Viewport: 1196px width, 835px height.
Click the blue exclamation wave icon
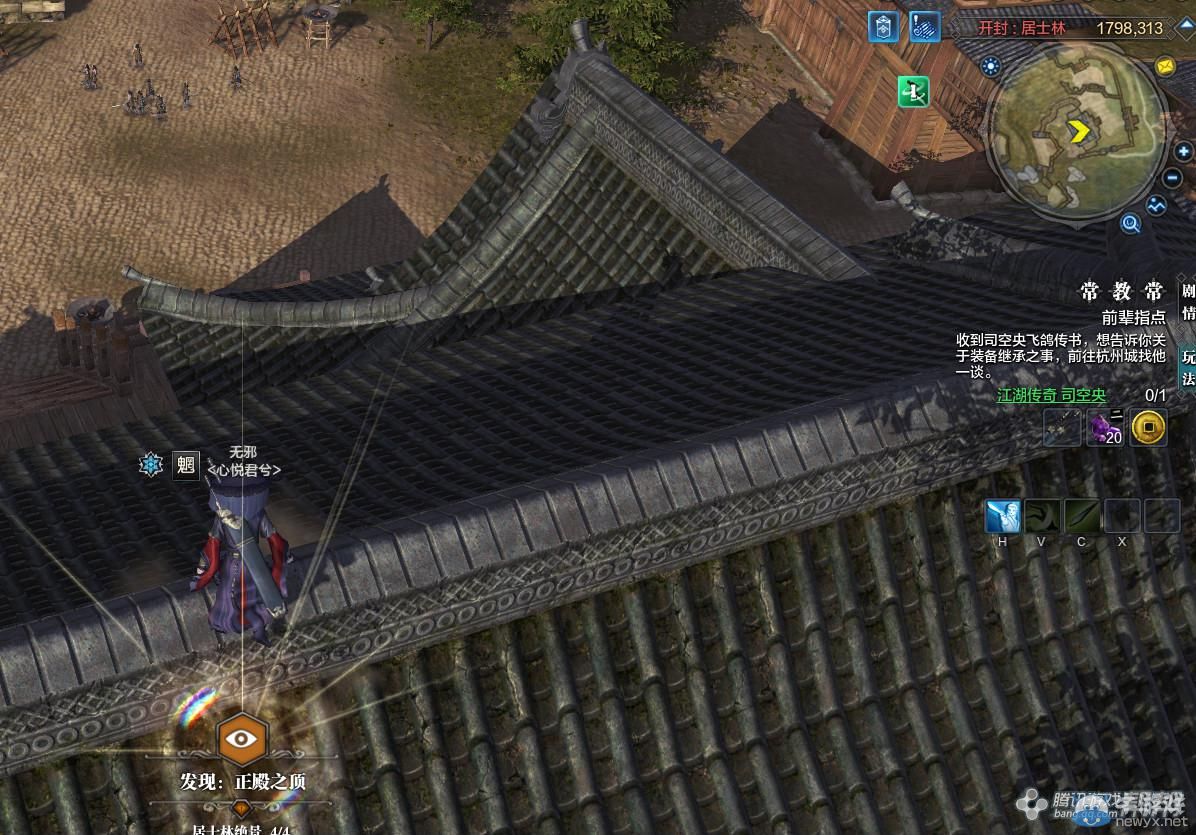pyautogui.click(x=925, y=27)
